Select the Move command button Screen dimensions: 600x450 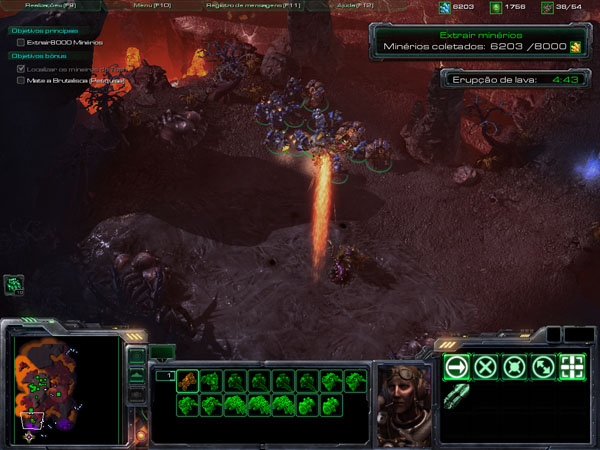coord(457,367)
